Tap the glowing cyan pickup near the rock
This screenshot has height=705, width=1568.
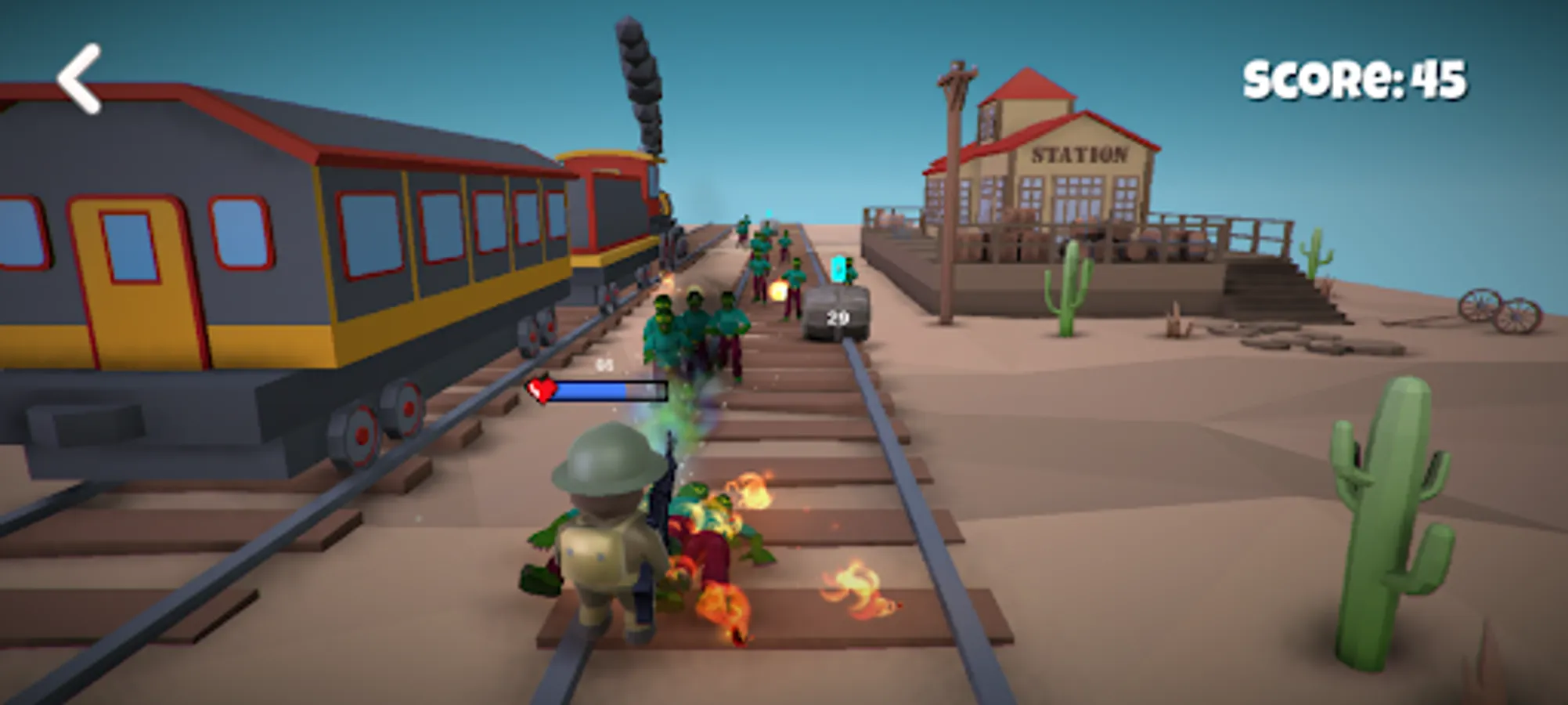tap(837, 266)
